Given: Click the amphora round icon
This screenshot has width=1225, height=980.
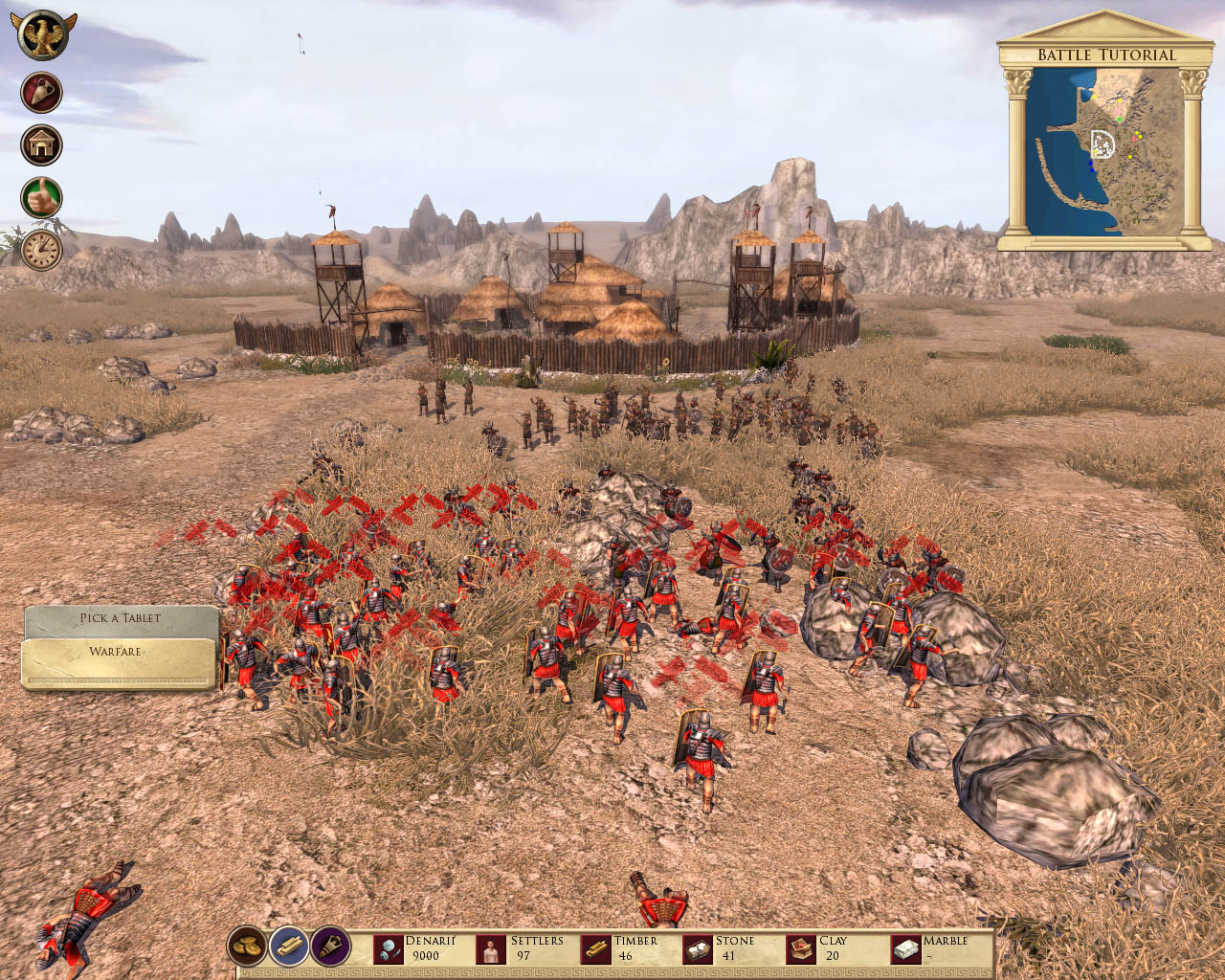Looking at the screenshot, I should (x=42, y=93).
